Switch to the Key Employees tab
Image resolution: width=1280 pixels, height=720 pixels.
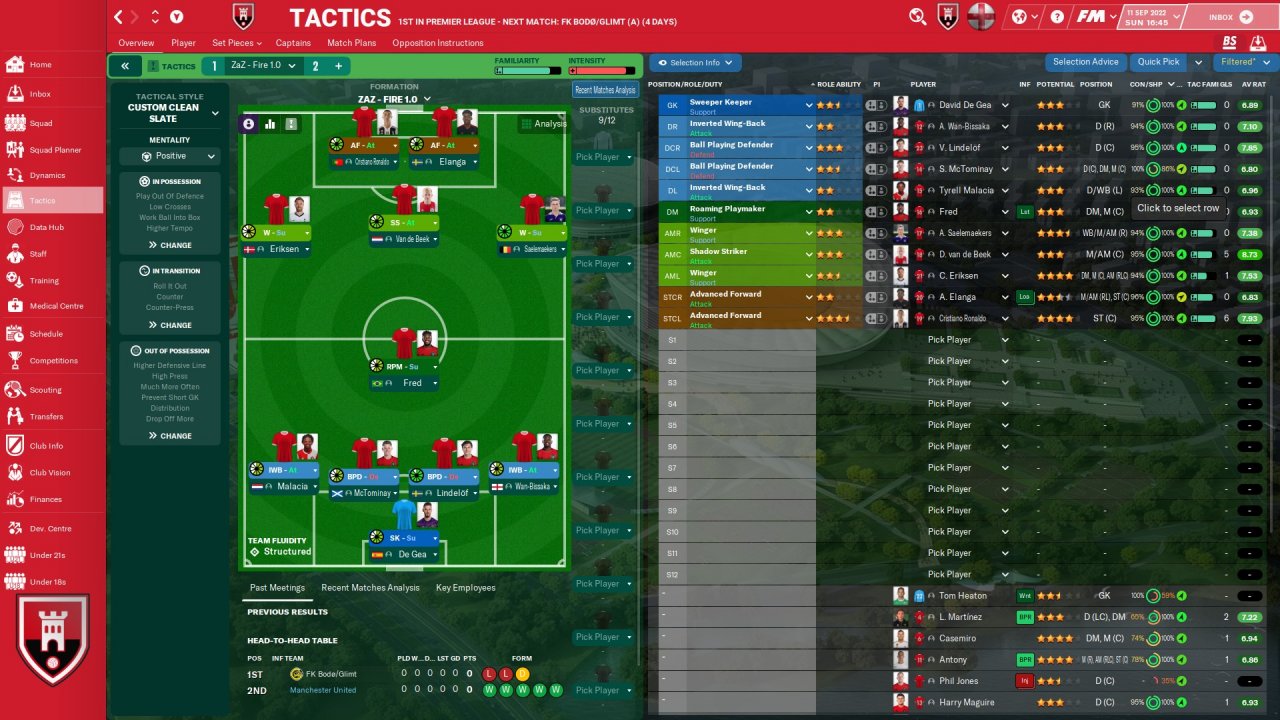[x=465, y=588]
